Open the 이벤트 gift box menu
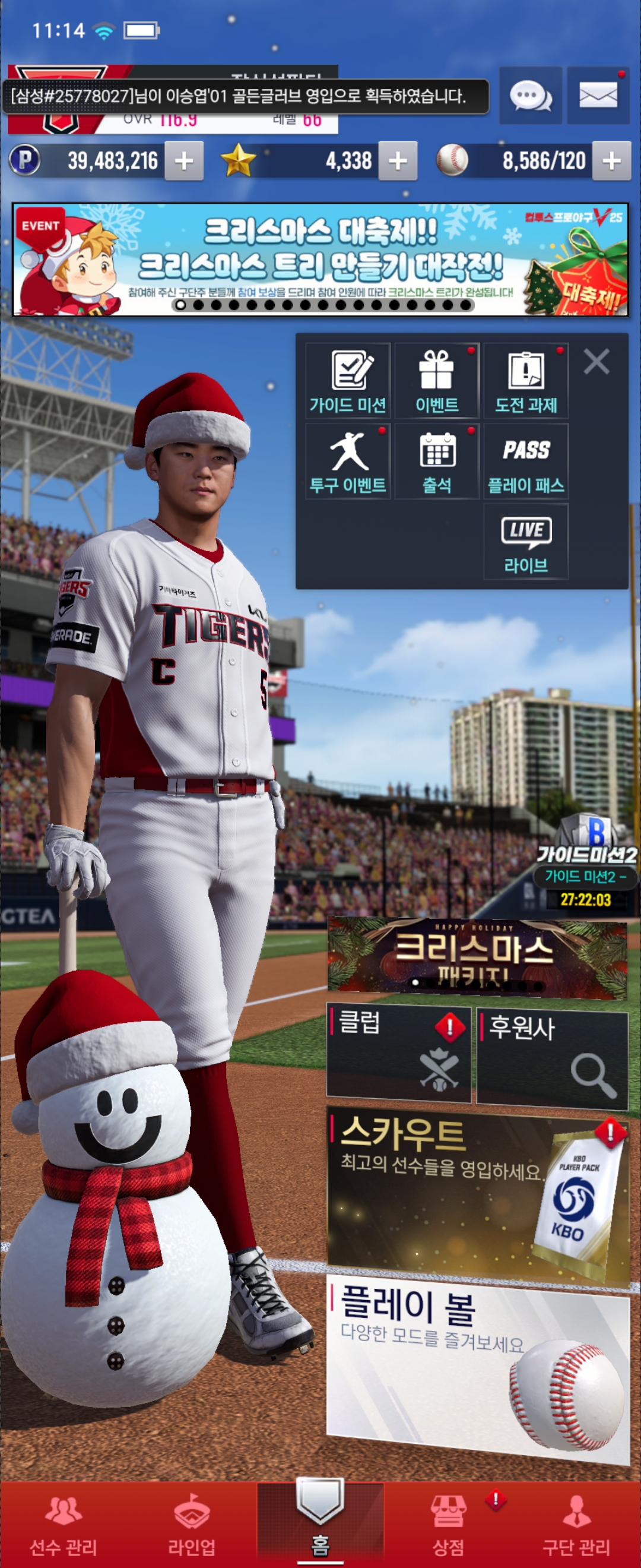Screen dimensions: 641x1568 click(437, 381)
